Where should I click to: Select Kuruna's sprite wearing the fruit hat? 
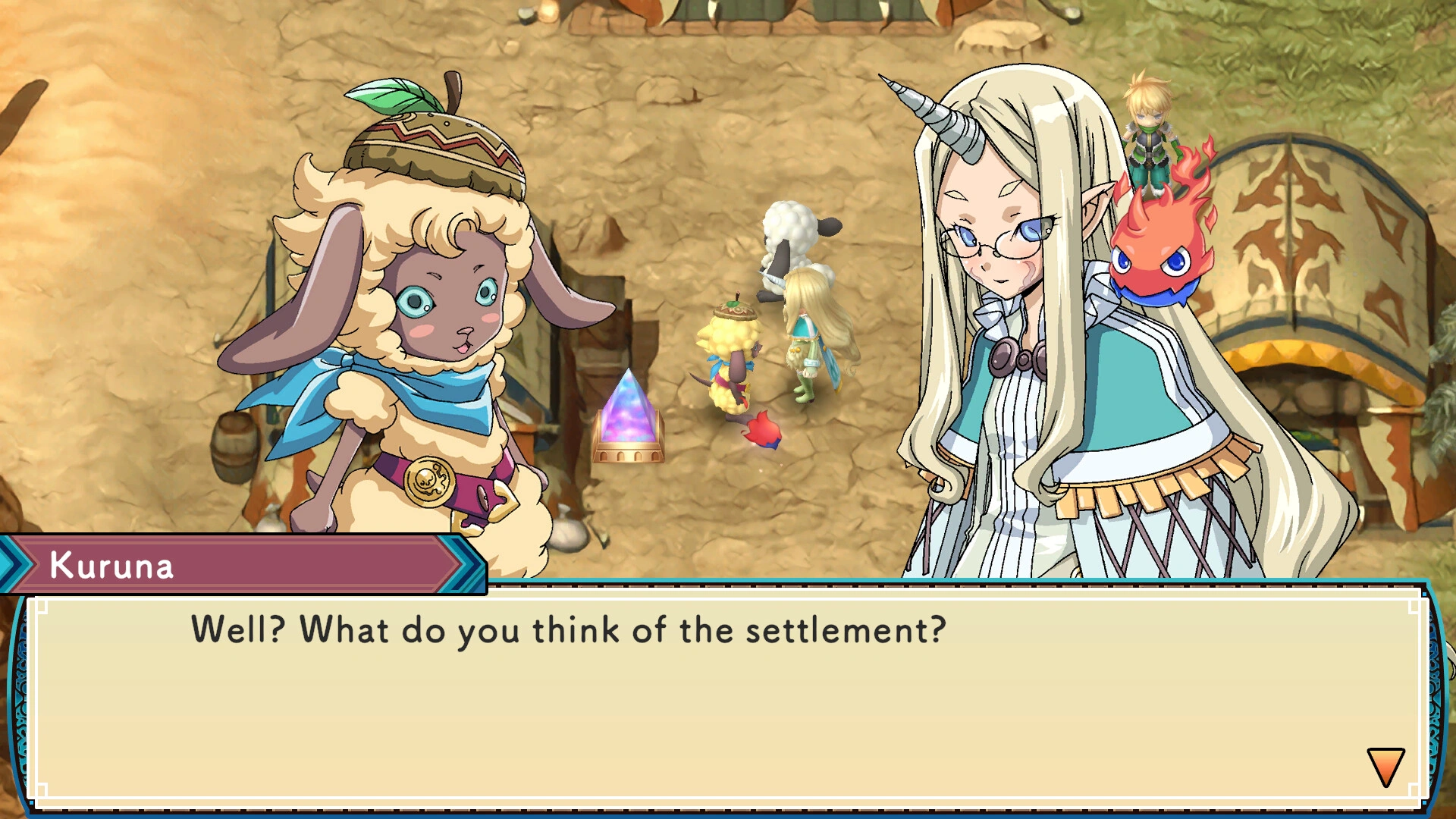tap(730, 356)
